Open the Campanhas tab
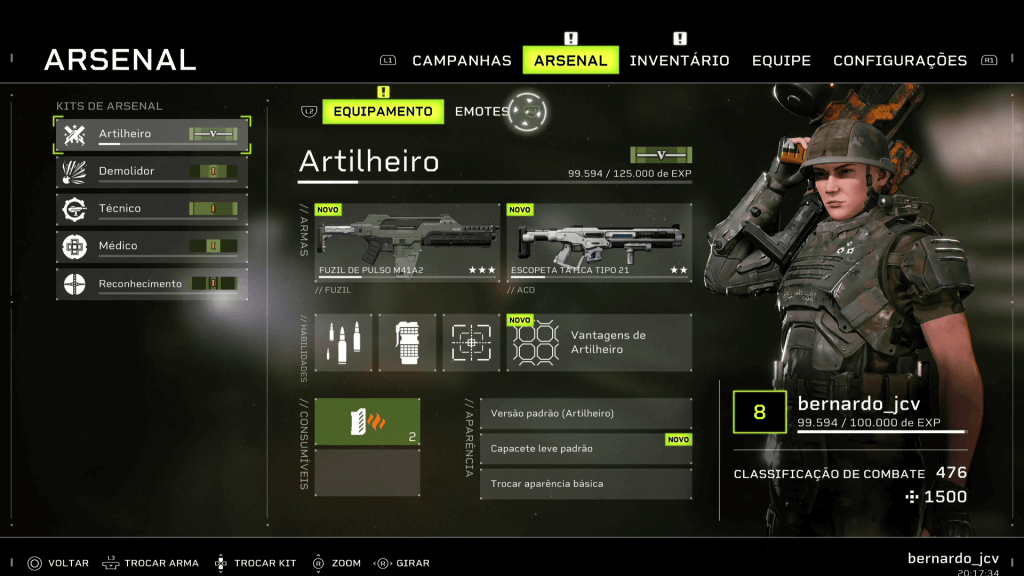1024x576 pixels. pyautogui.click(x=461, y=61)
